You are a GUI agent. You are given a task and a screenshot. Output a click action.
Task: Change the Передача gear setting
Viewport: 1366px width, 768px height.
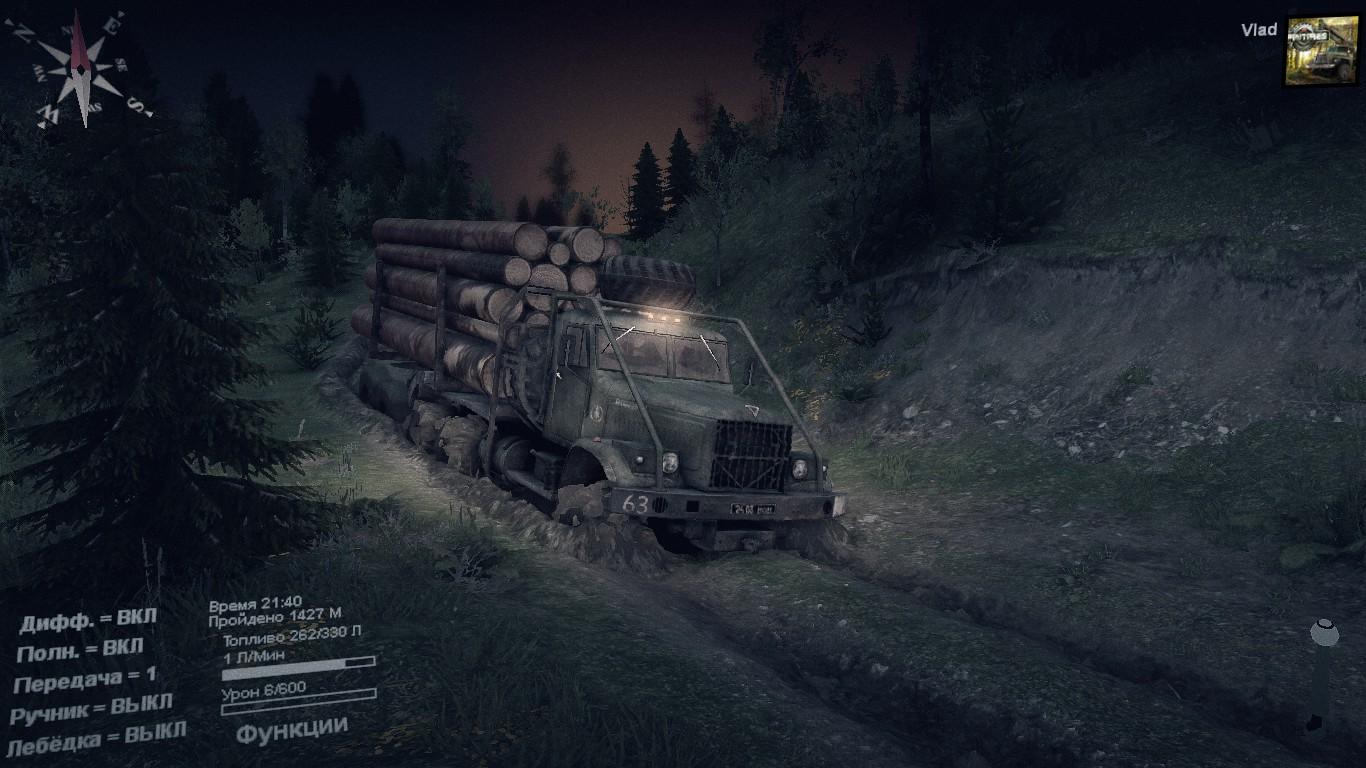coord(85,680)
